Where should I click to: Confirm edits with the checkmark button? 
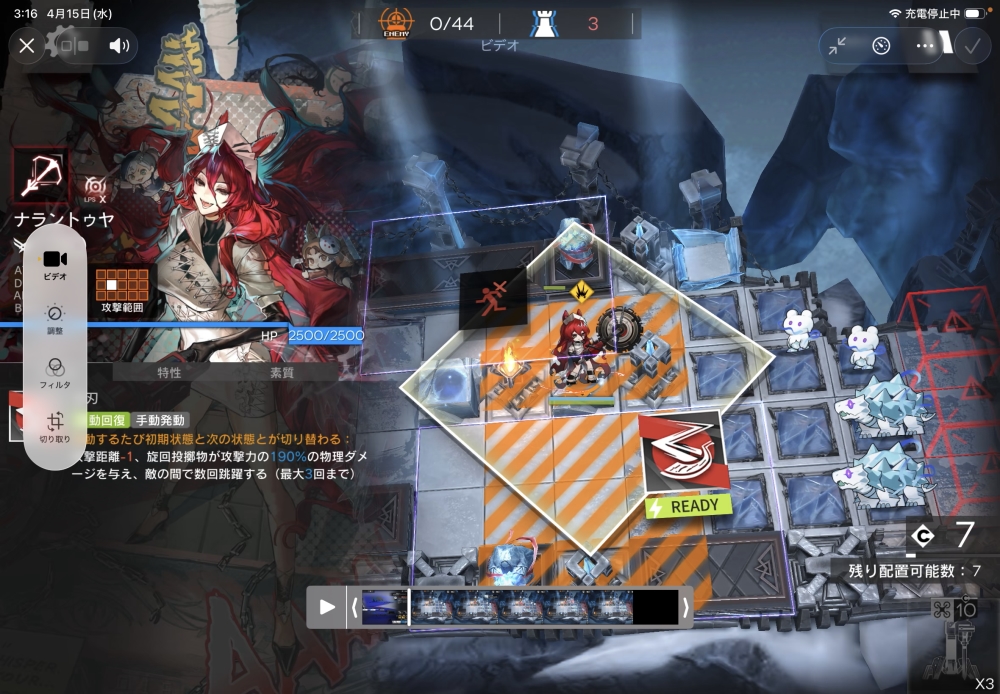970,46
